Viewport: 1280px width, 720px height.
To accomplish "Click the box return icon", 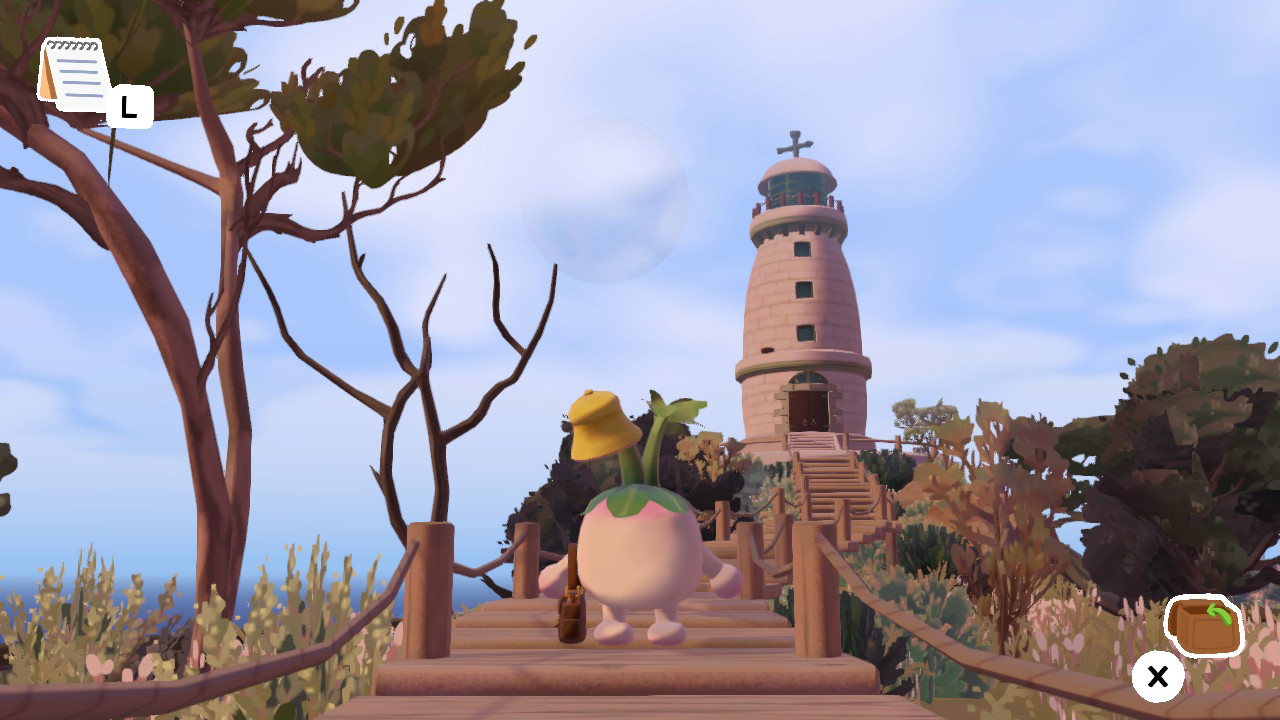I will pos(1204,623).
